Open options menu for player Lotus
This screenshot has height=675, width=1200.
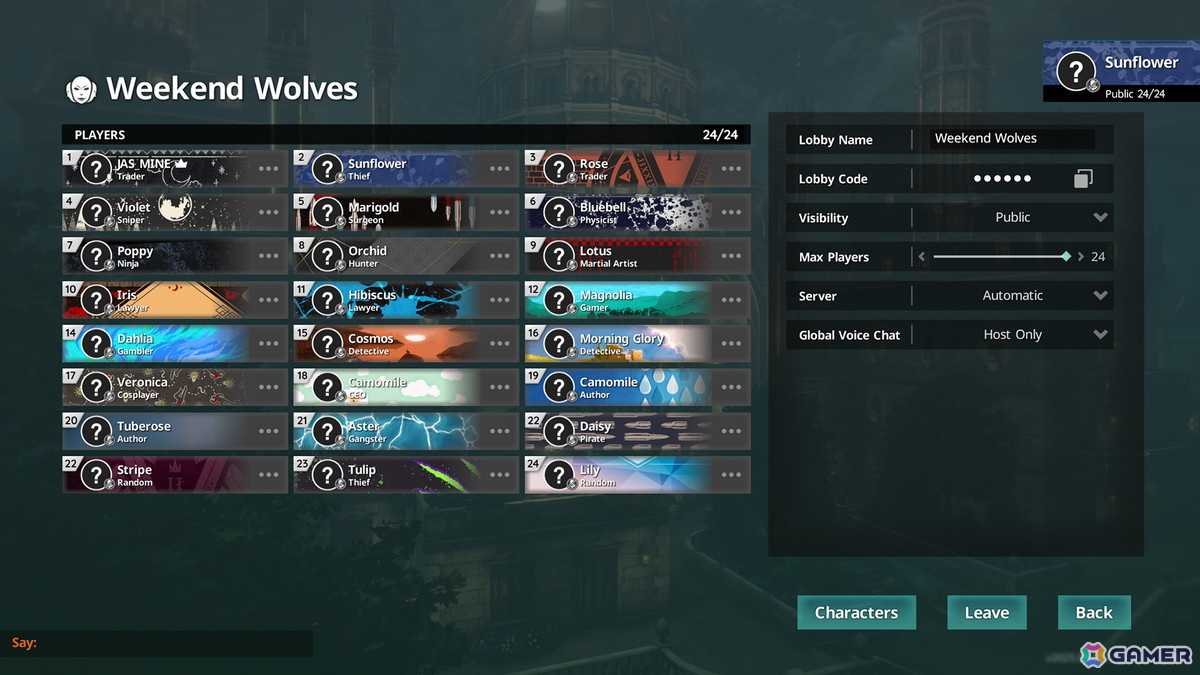(731, 256)
